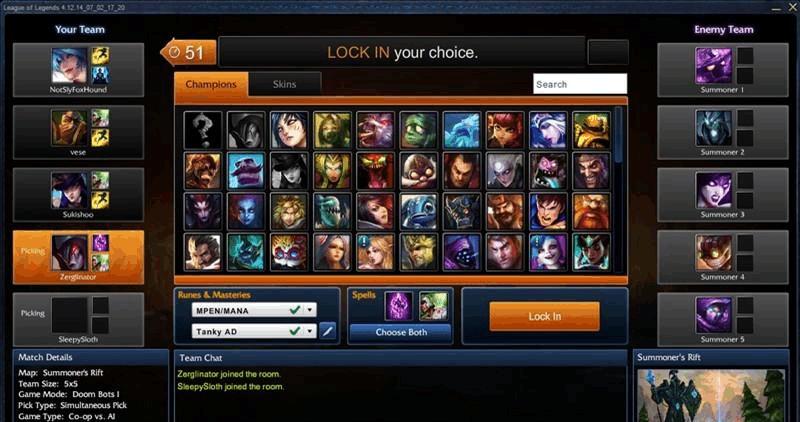This screenshot has width=800, height=422.
Task: Click the Zerglinator picking slot
Action: [x=78, y=257]
